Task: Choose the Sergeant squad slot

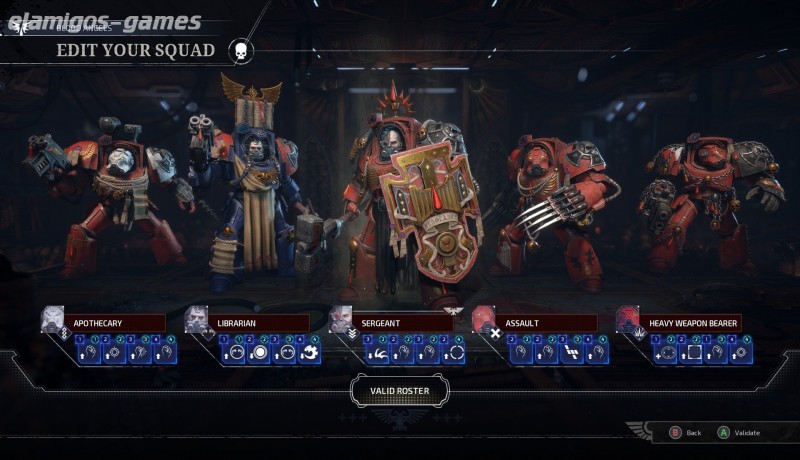Action: [x=404, y=323]
